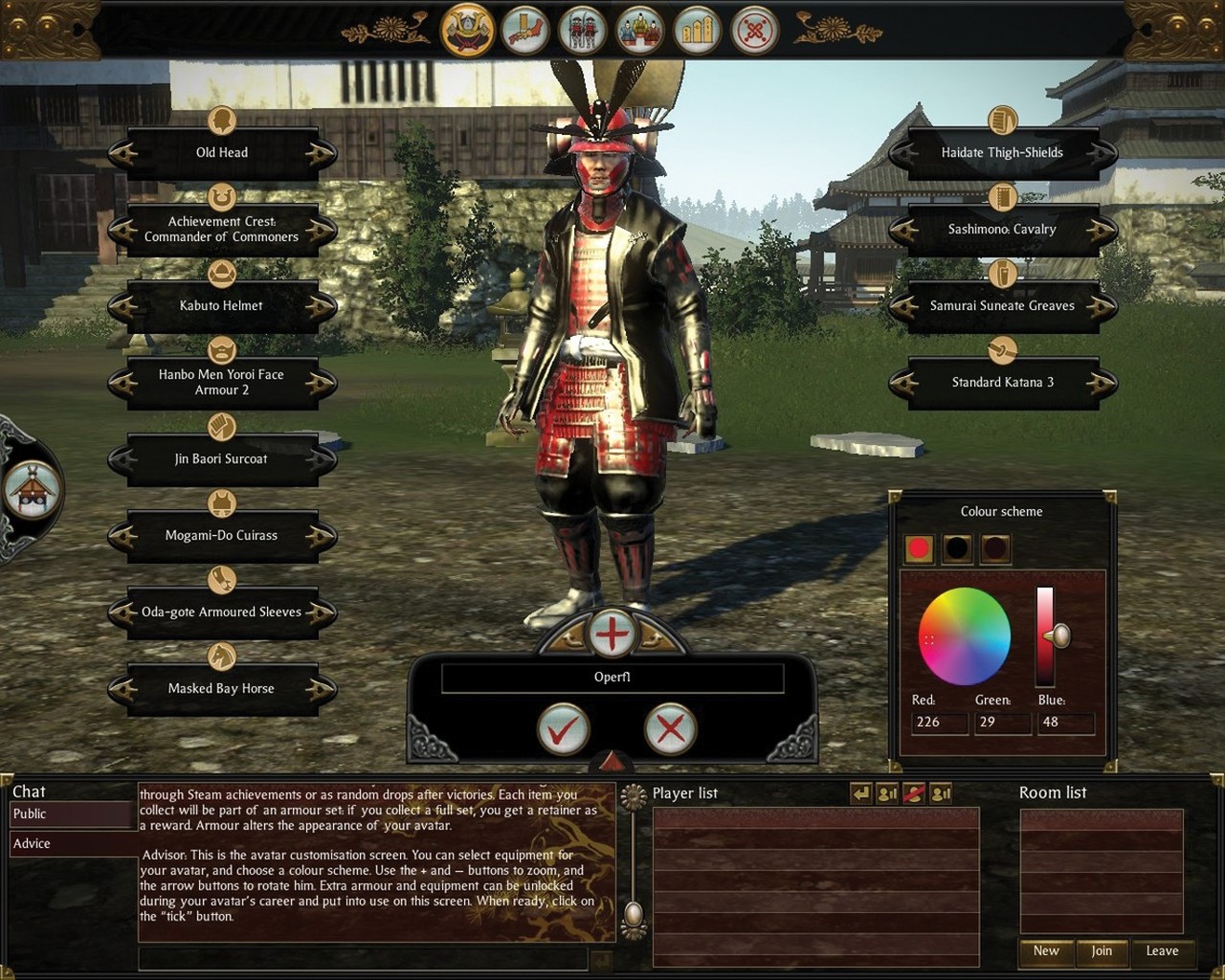Switch to next katana after Standard Katana 3

click(x=1102, y=383)
